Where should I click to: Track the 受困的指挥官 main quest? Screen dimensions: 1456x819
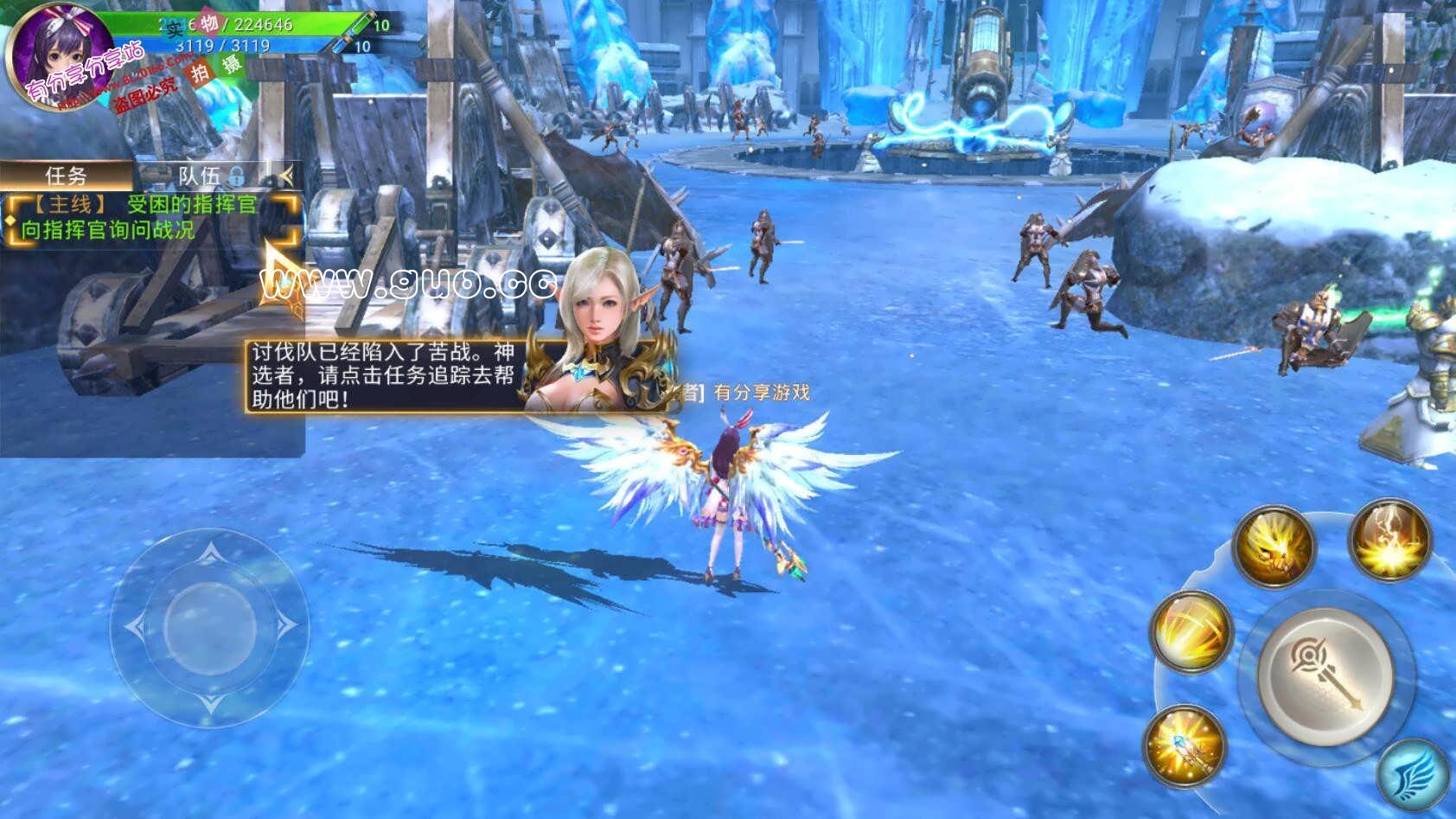[x=152, y=217]
